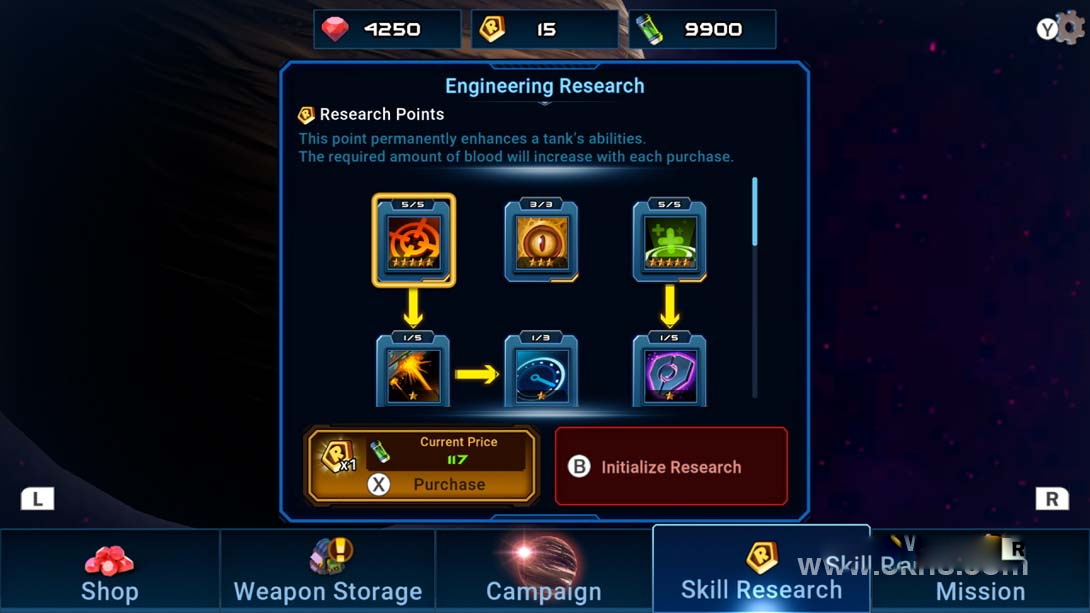This screenshot has height=613, width=1090.
Task: Pick the explosion spark skill node
Action: (x=413, y=371)
